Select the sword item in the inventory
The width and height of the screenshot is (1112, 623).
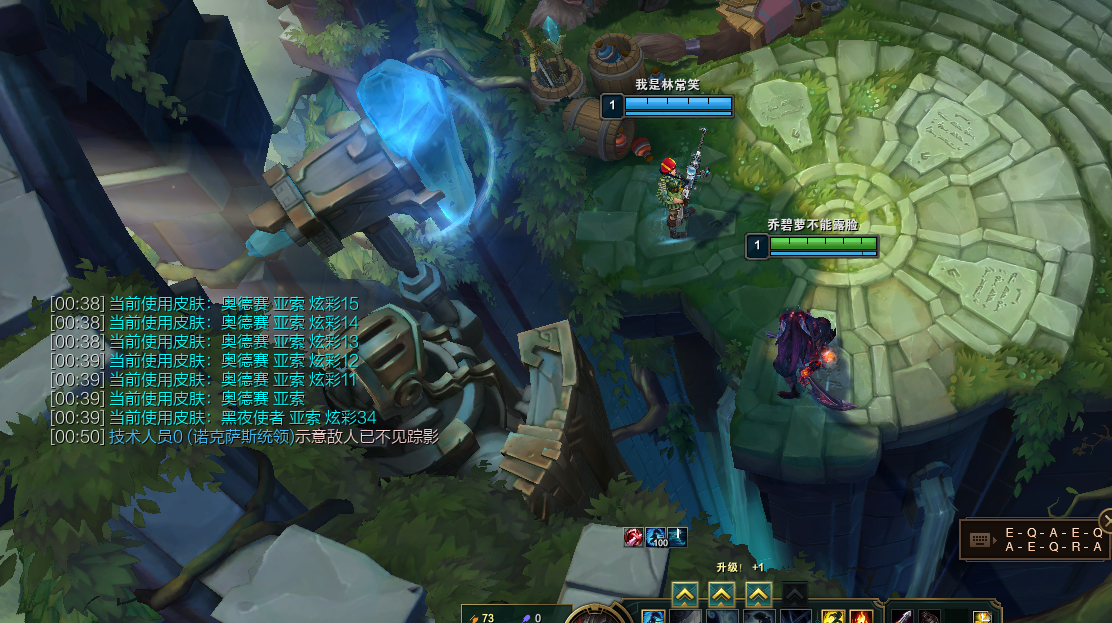903,617
